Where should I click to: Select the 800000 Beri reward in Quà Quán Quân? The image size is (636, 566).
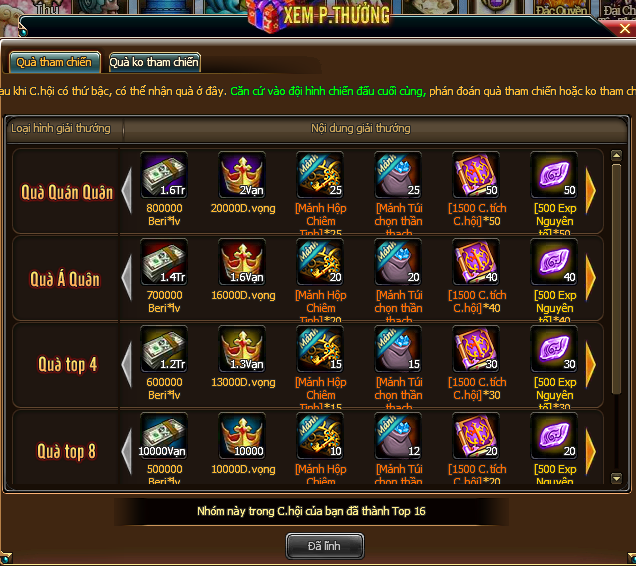pyautogui.click(x=164, y=176)
